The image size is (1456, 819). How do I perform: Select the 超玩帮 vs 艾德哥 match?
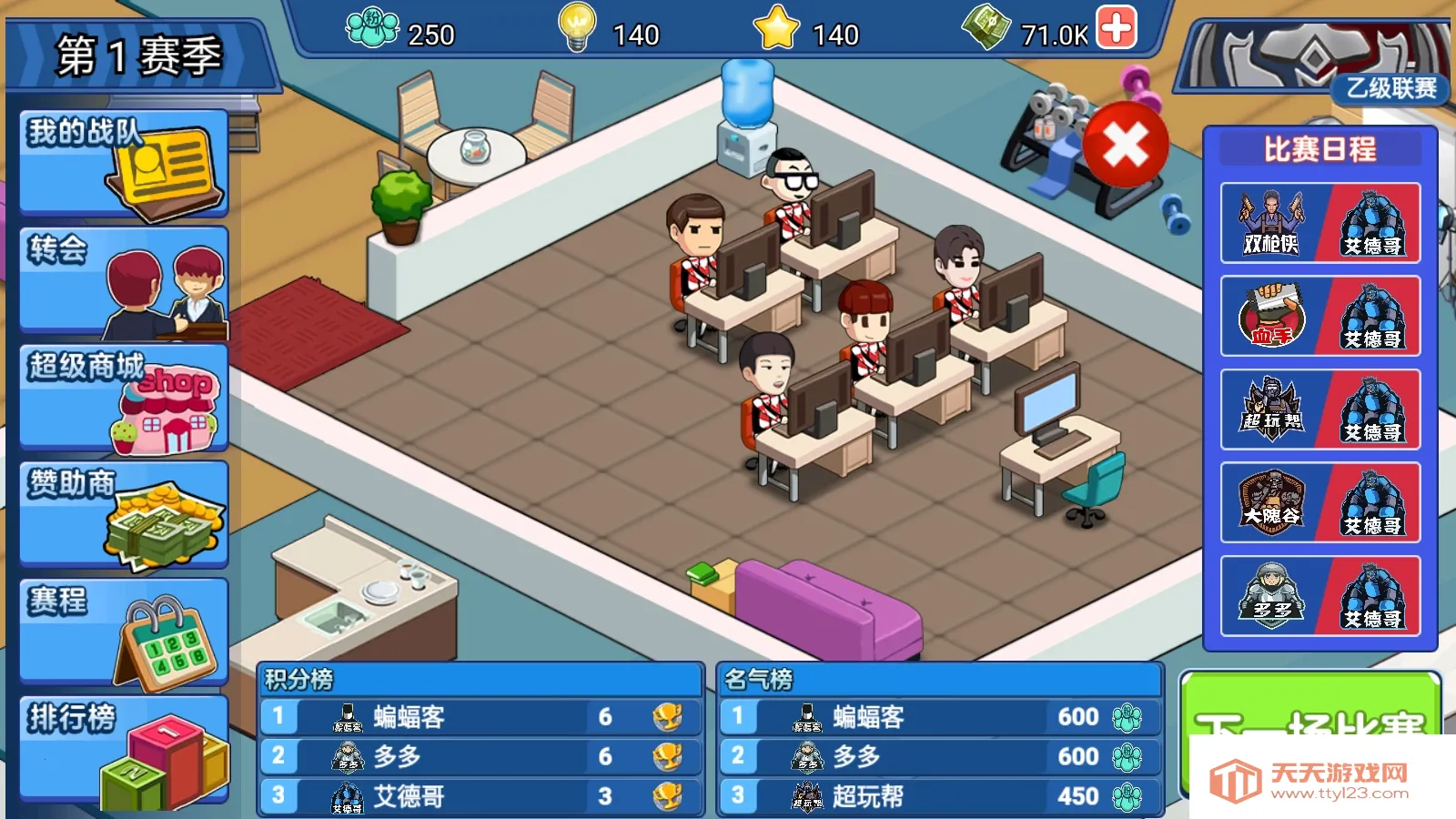click(1319, 410)
